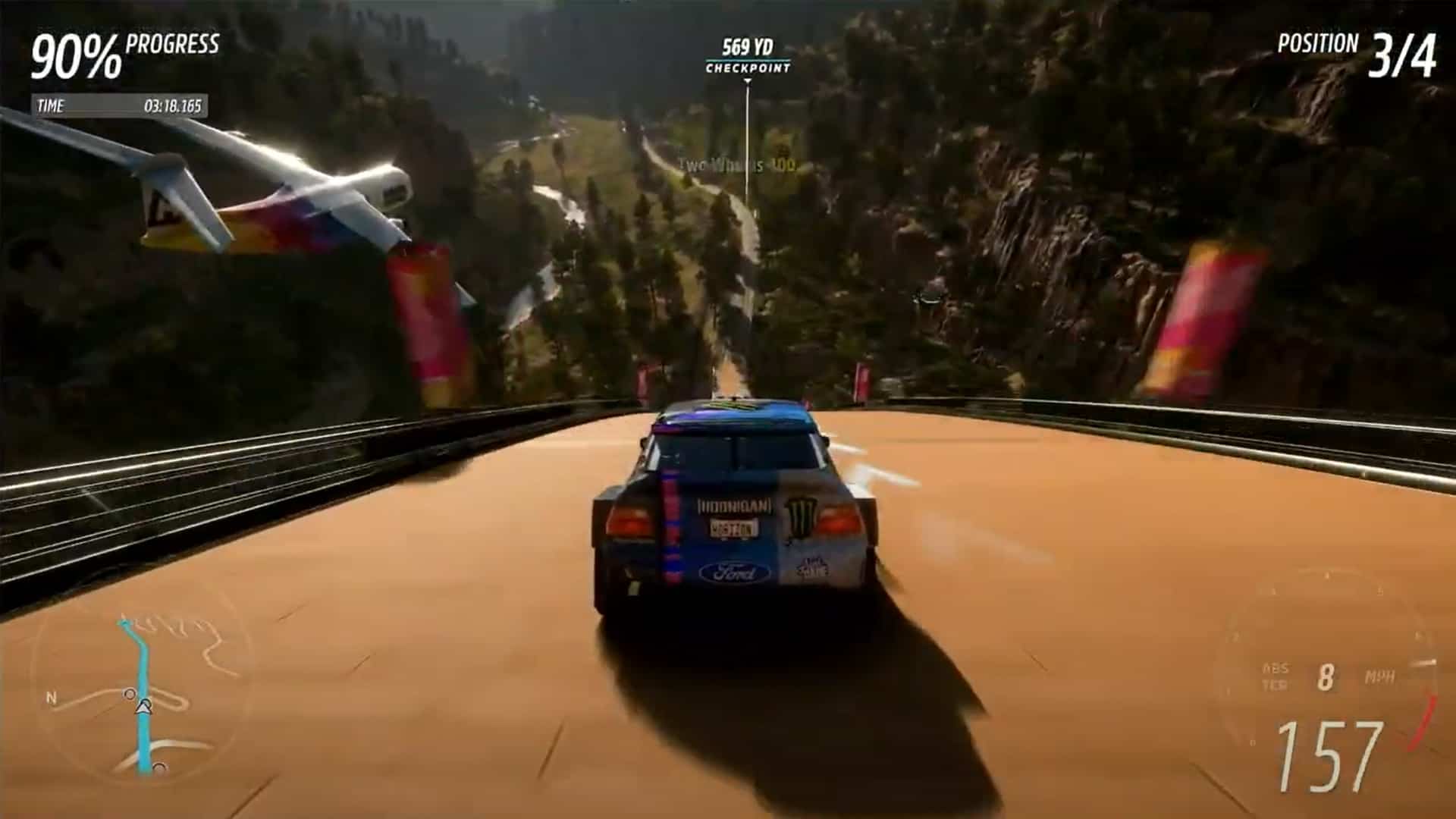The width and height of the screenshot is (1456, 819).
Task: Click the Hoonigan decal on the rear bumper
Action: tap(734, 506)
